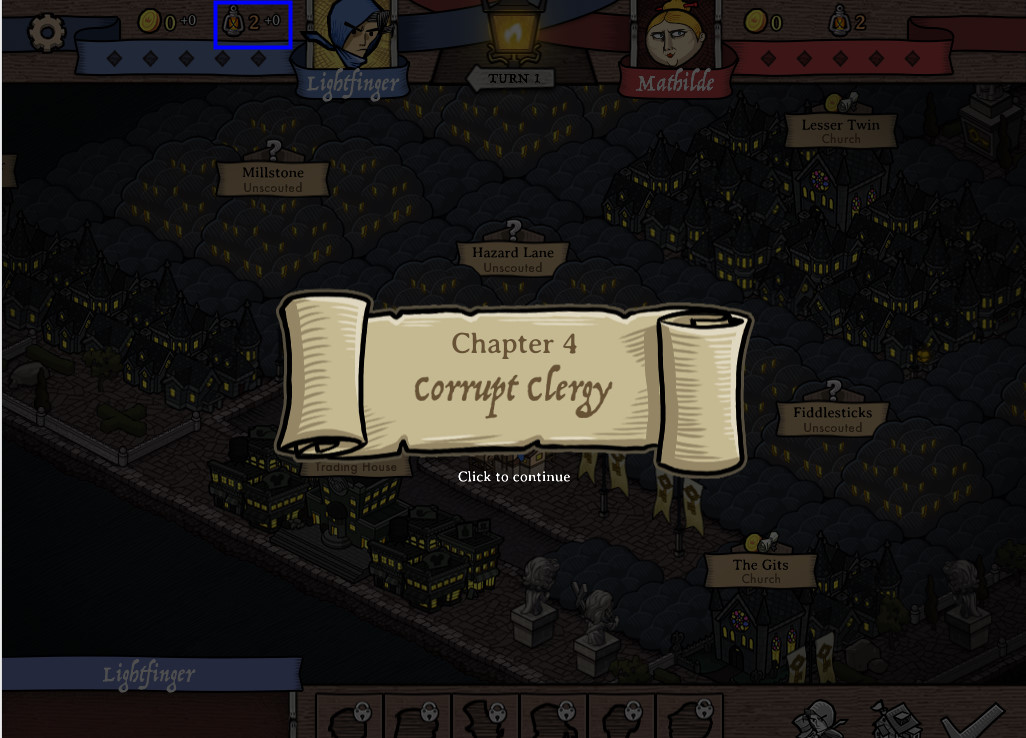This screenshot has height=738, width=1026.
Task: Select the Millstone unscouted district label
Action: pos(273,179)
